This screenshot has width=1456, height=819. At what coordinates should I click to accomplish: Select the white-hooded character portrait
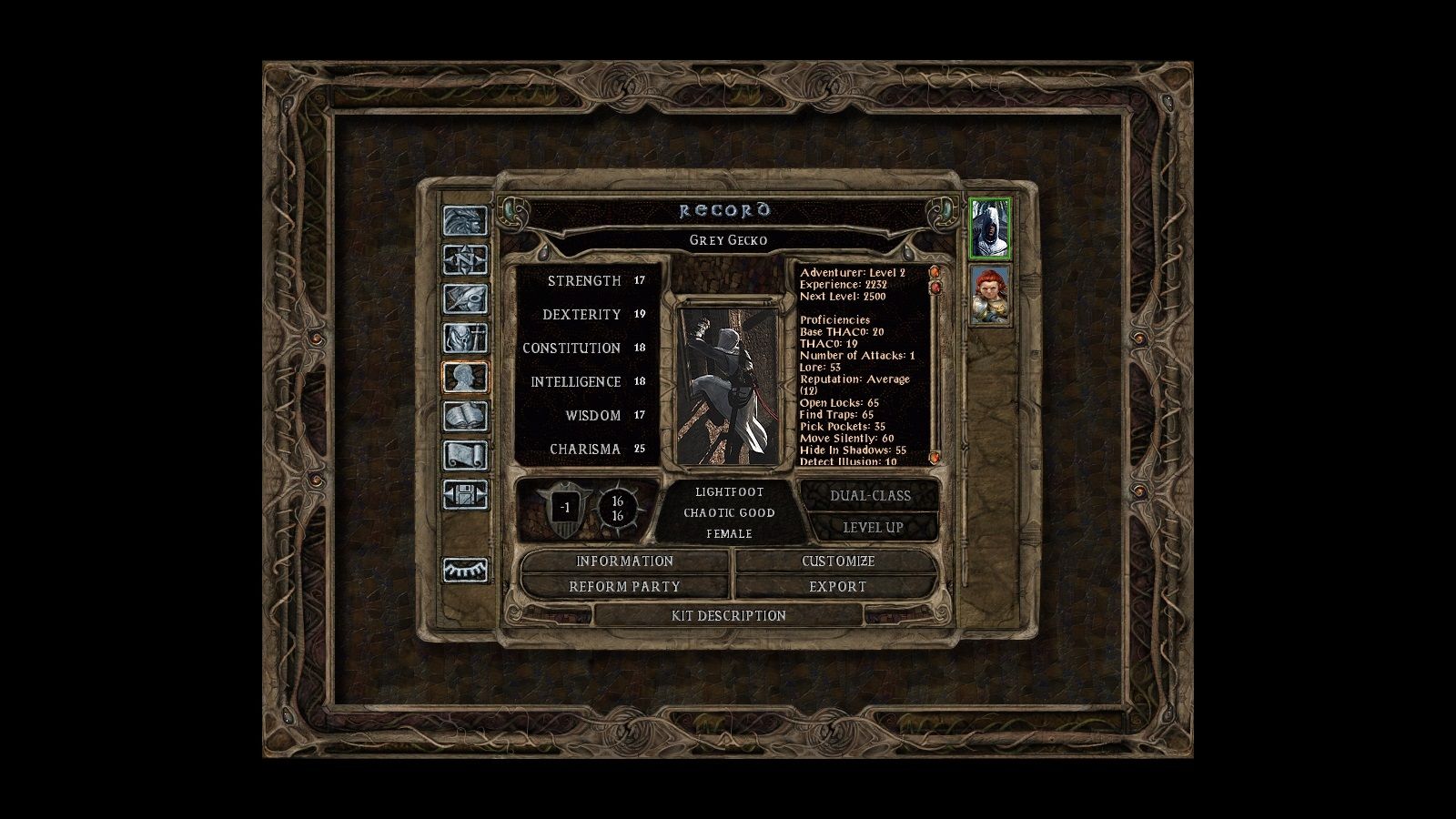(989, 228)
